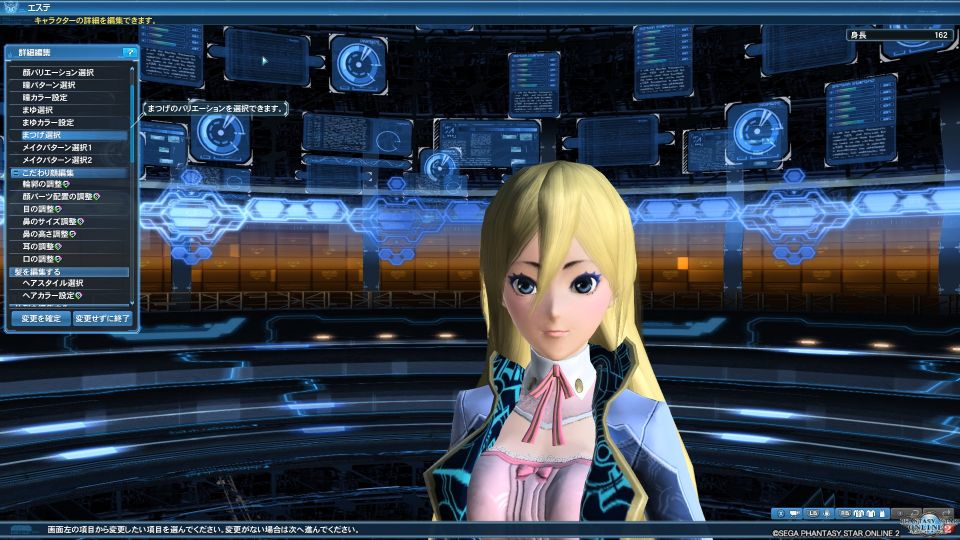Open ヘアスタイル選択 hairstyle selection
The width and height of the screenshot is (960, 540).
(53, 284)
